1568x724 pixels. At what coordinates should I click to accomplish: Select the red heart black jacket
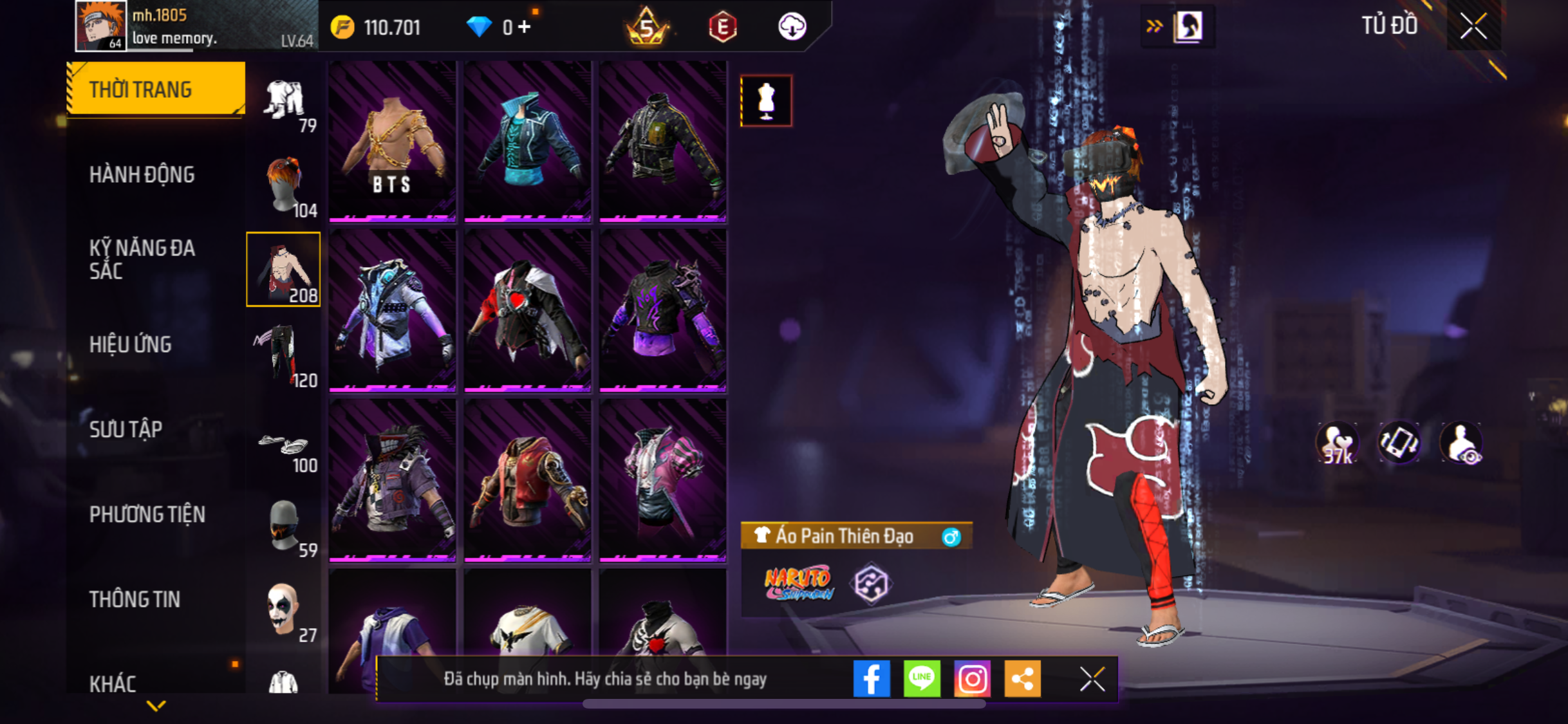pyautogui.click(x=527, y=311)
